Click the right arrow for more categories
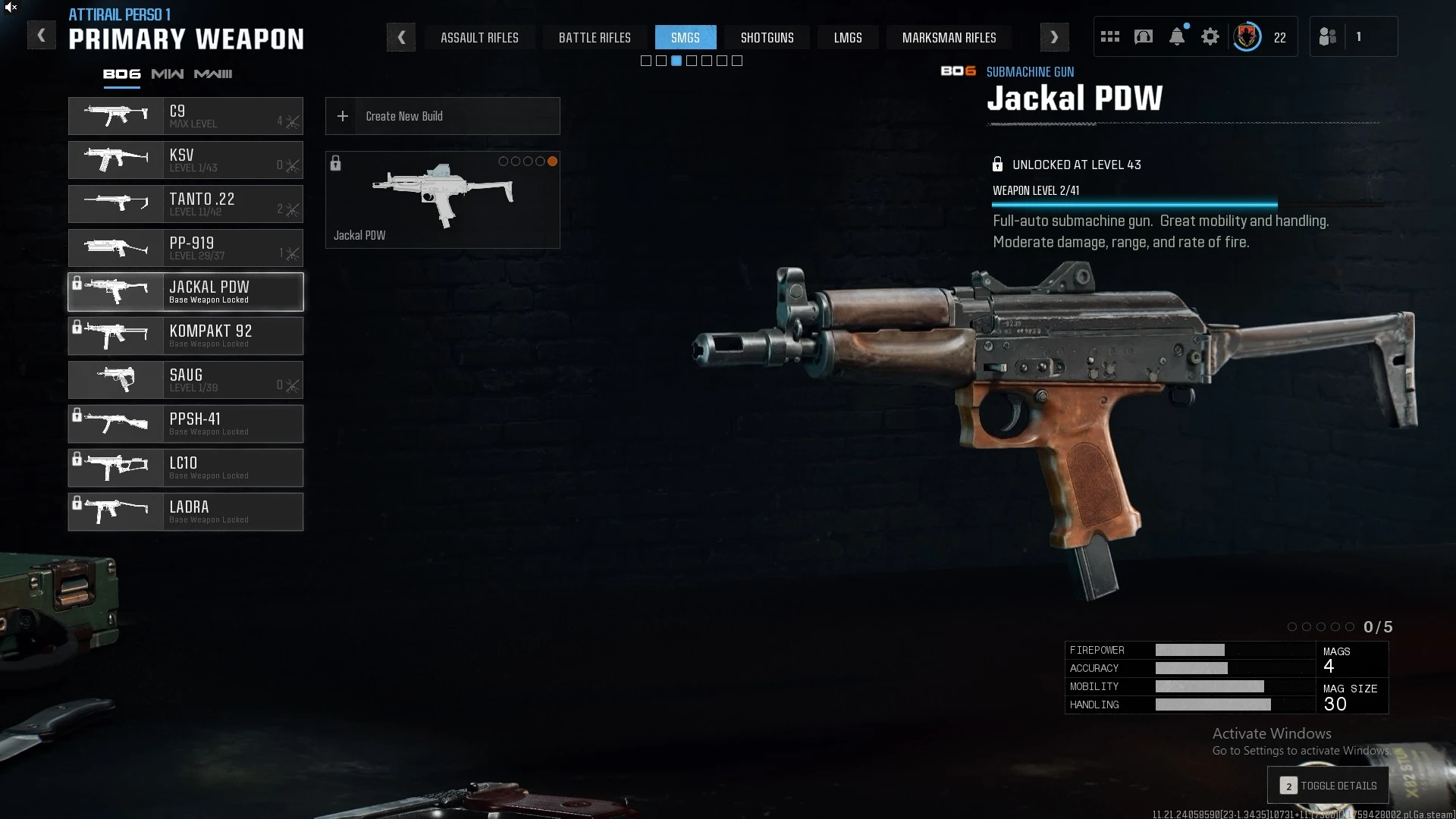 1054,37
